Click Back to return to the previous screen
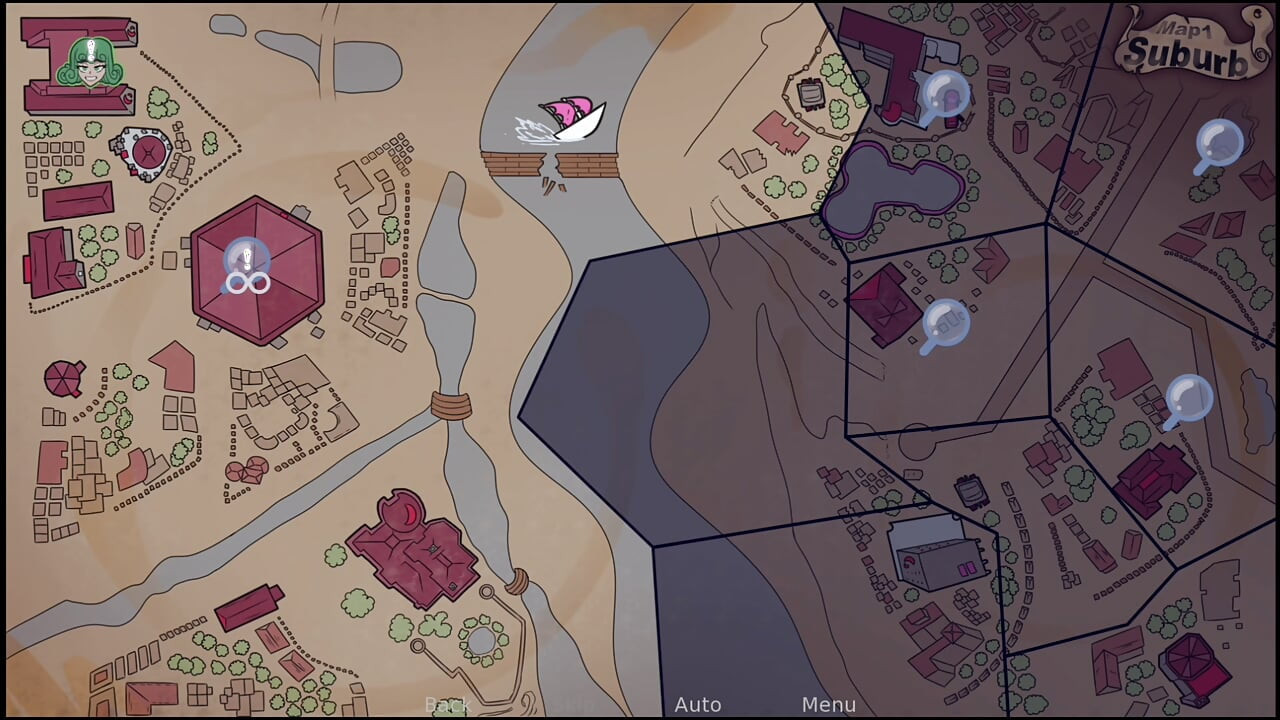Image resolution: width=1280 pixels, height=720 pixels. pos(449,704)
